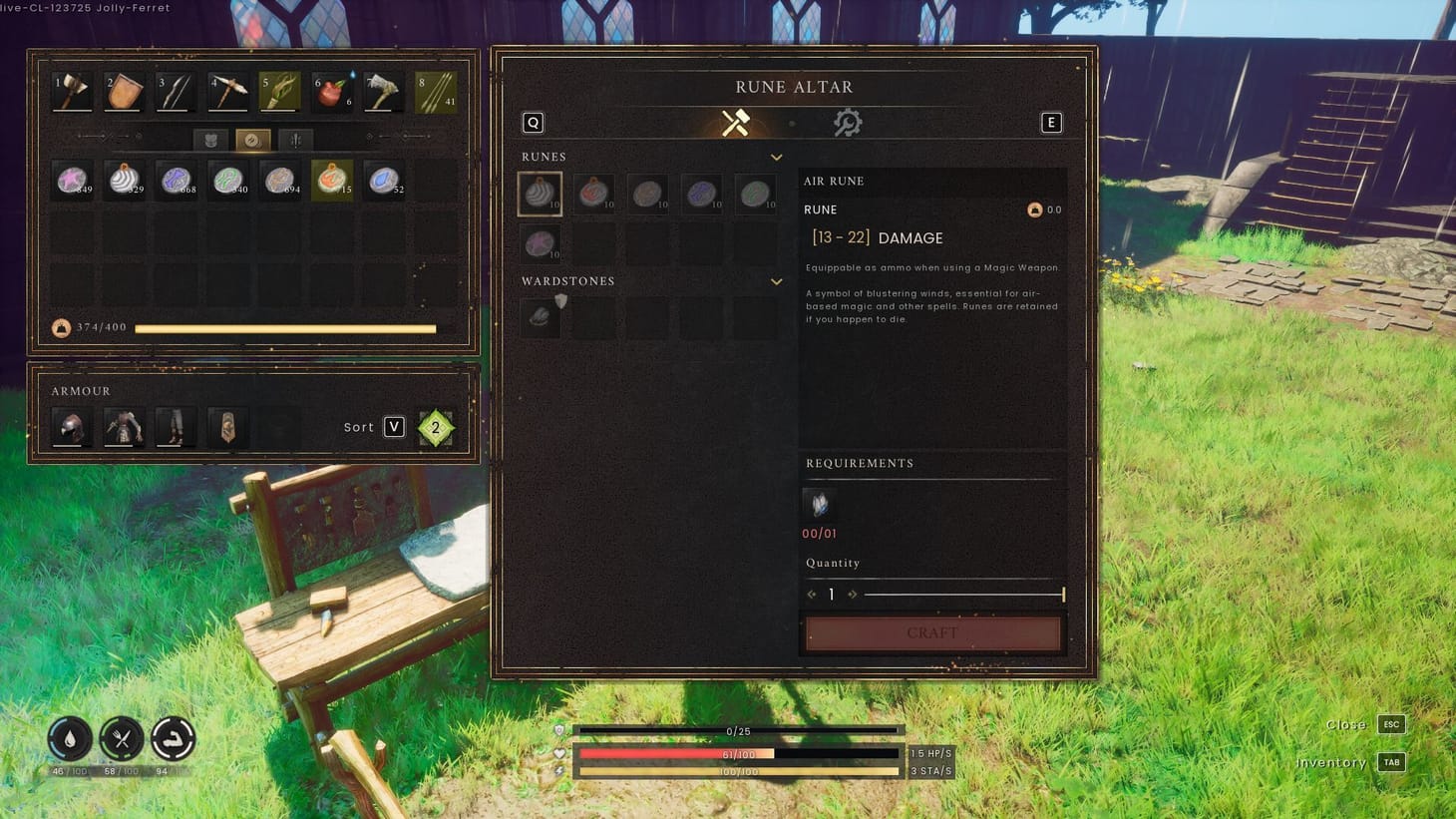This screenshot has height=819, width=1456.
Task: Collapse the Wardstones section
Action: [x=776, y=281]
